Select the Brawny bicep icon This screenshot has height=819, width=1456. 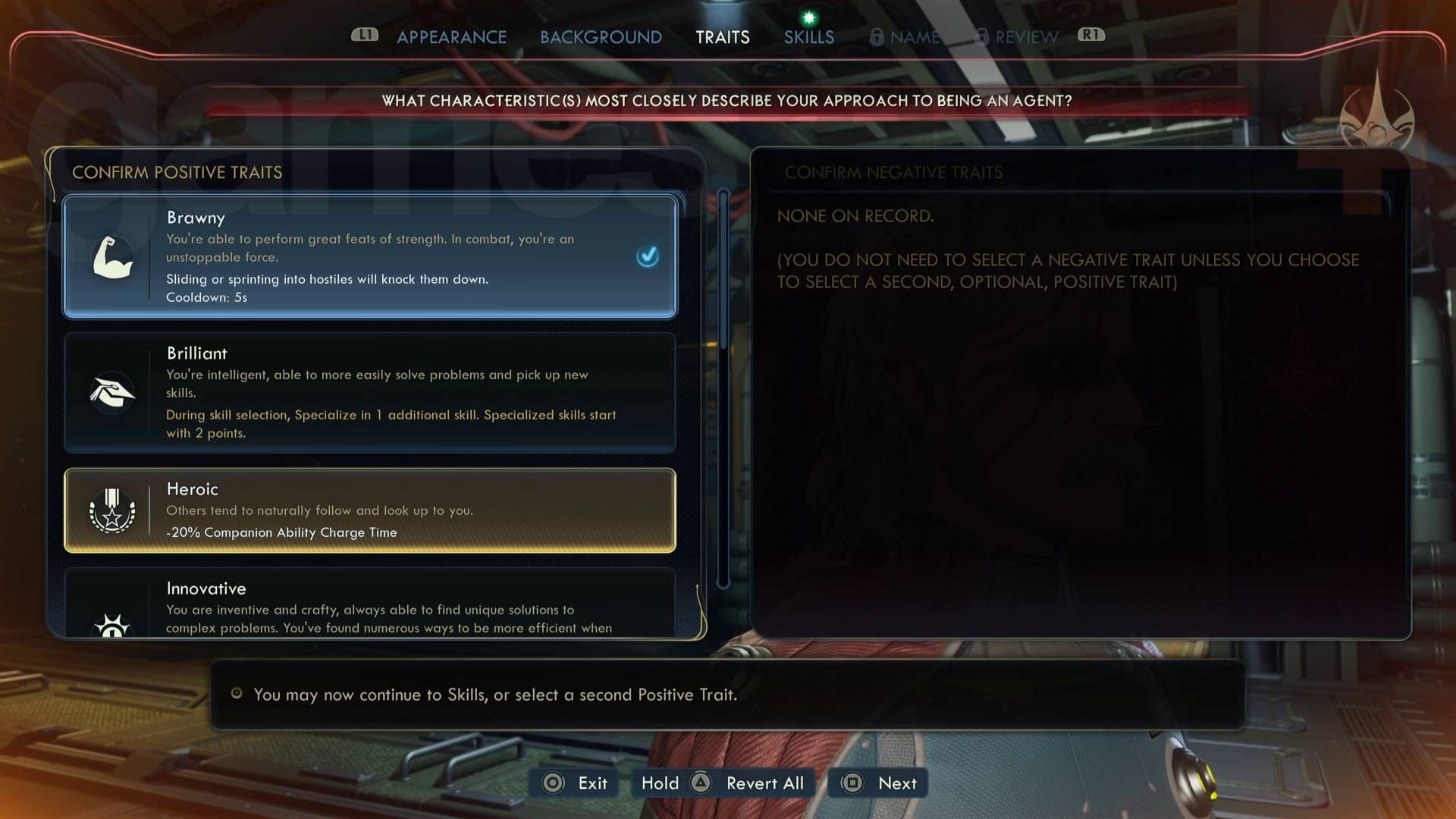(112, 258)
